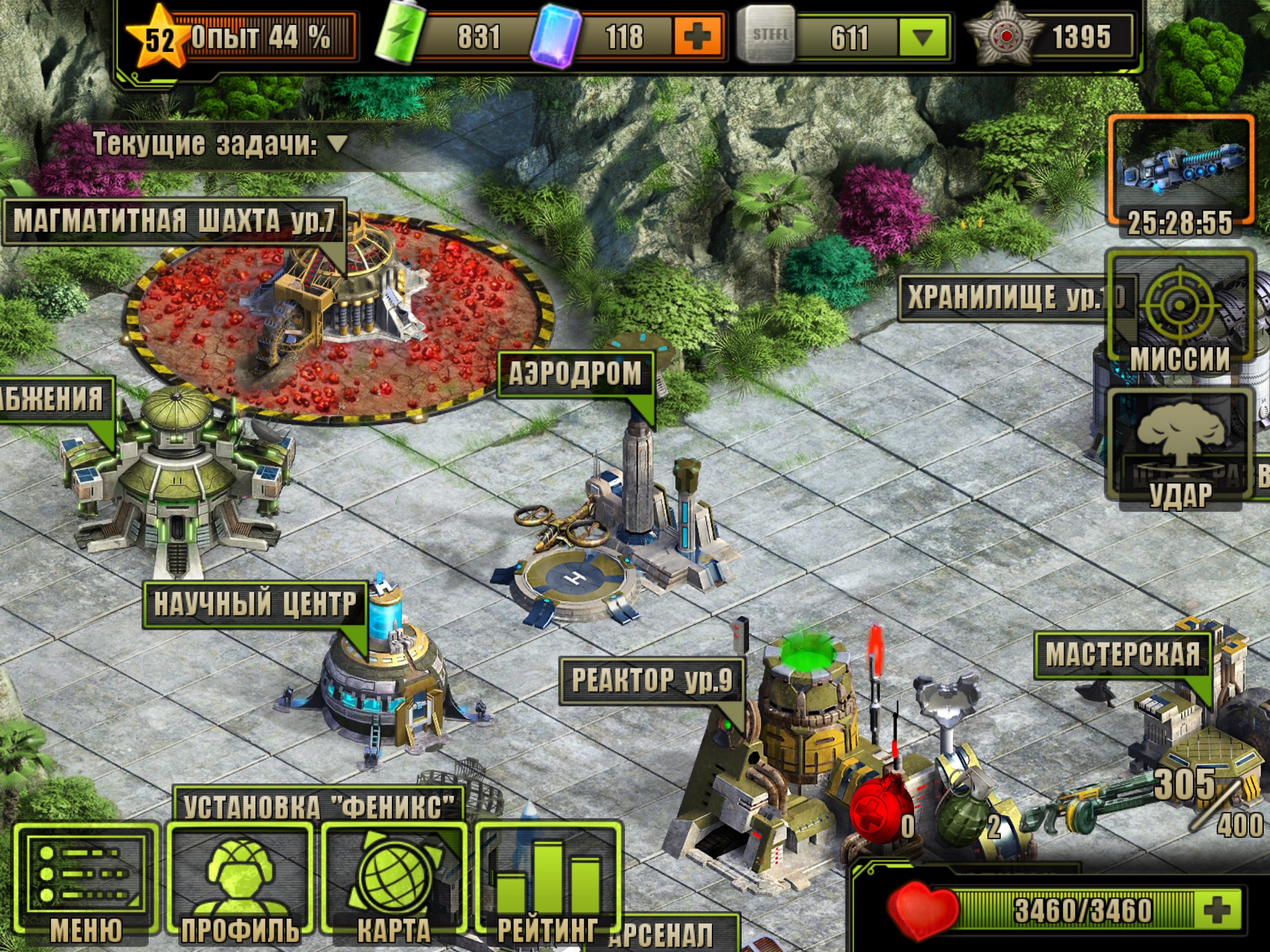The height and width of the screenshot is (952, 1270).
Task: Select the РЕАКТОР ур.9 building label
Action: [x=651, y=680]
